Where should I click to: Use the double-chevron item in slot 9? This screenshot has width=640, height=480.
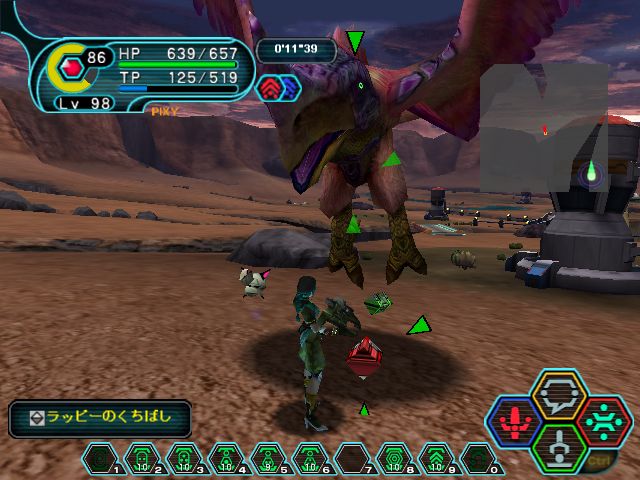click(436, 460)
